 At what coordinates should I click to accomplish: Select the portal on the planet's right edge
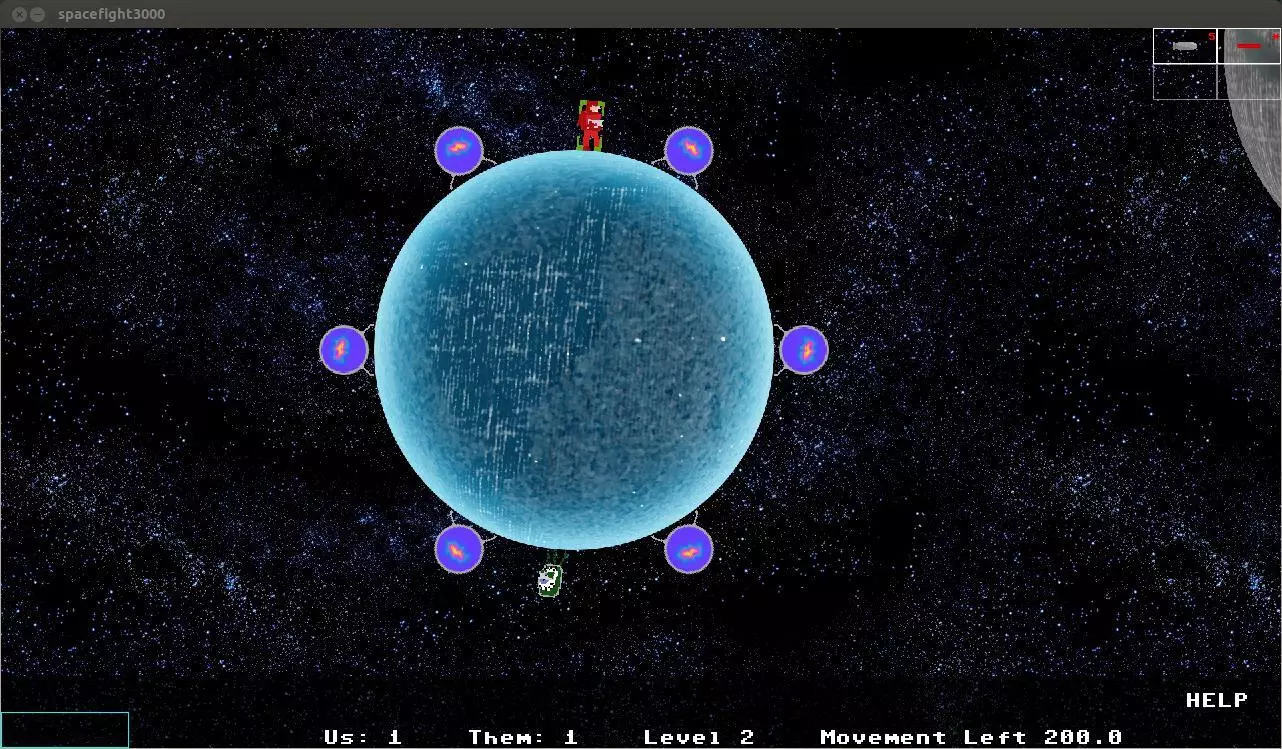pyautogui.click(x=805, y=349)
